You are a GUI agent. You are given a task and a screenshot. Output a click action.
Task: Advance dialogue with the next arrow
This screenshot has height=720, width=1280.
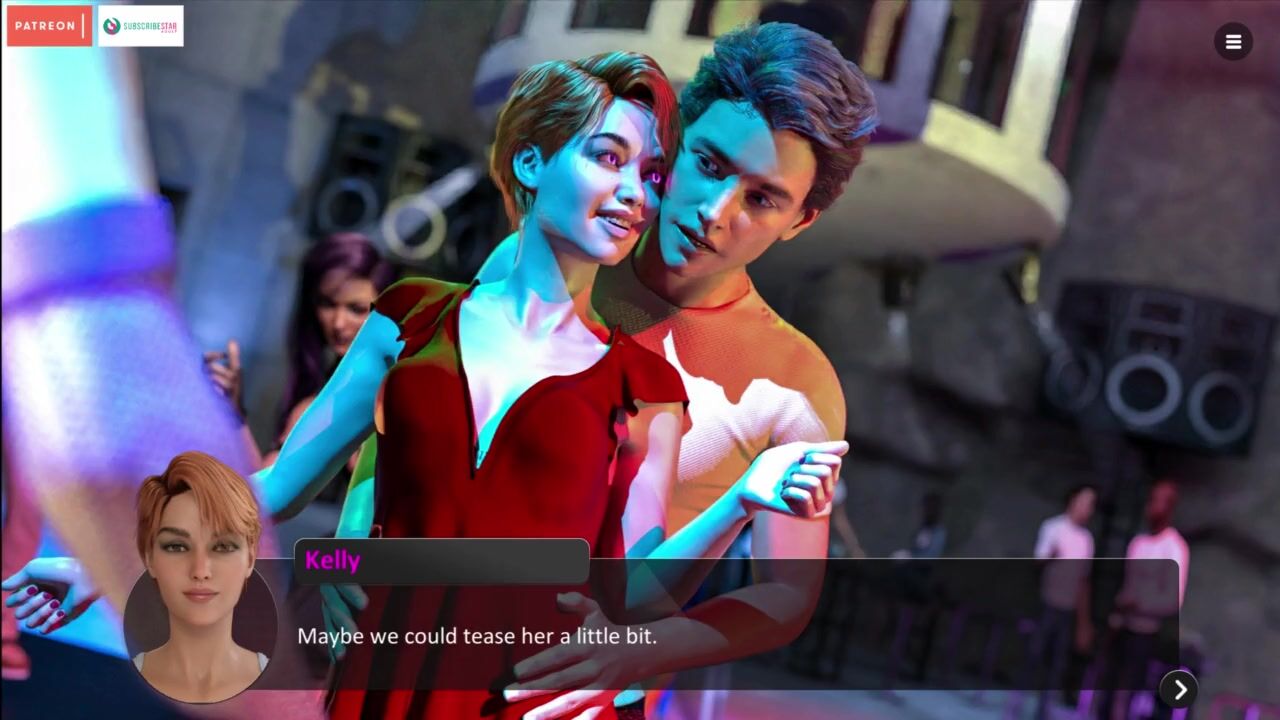[x=1179, y=689]
